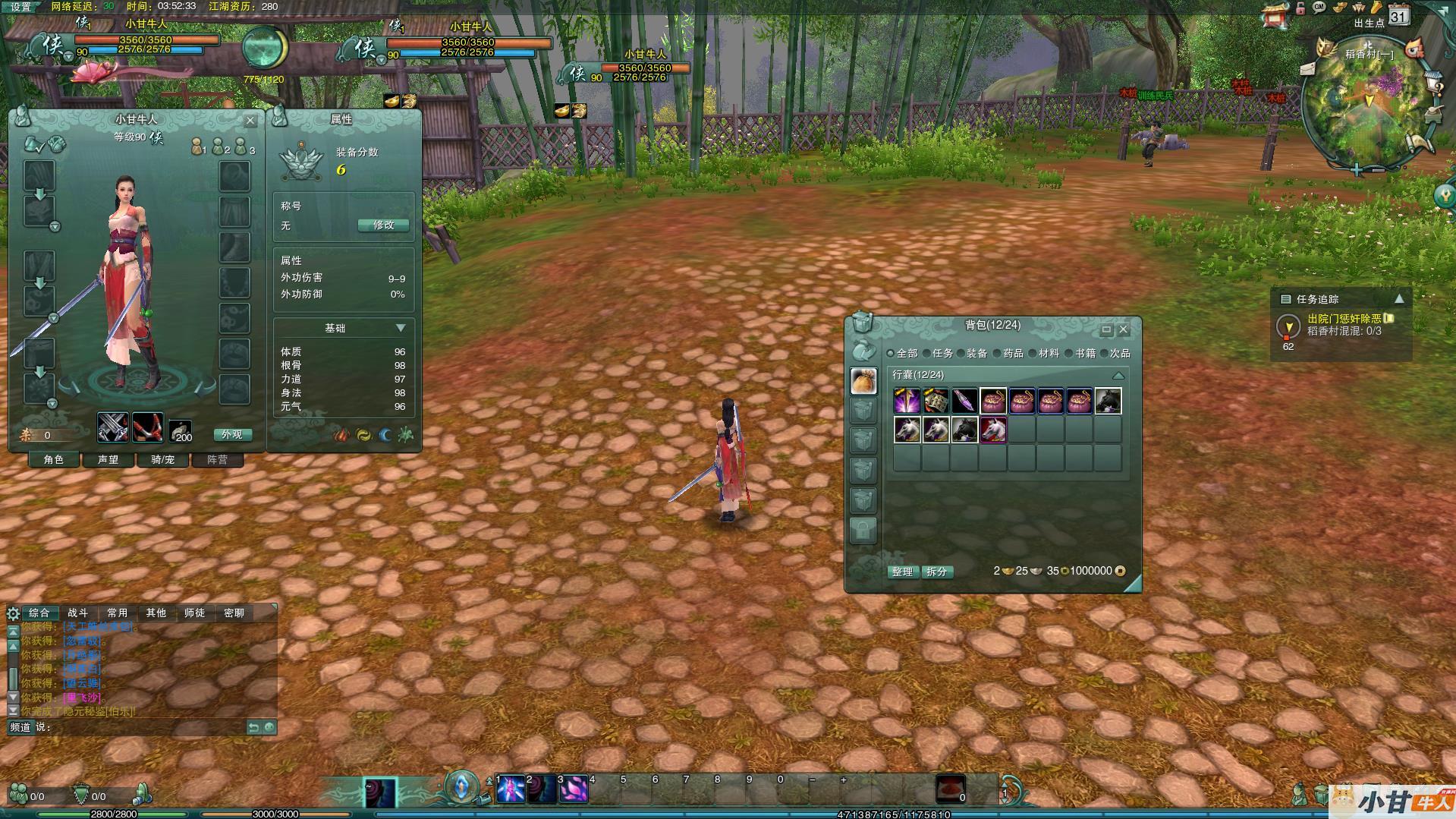Screen dimensions: 1456x819
Task: Open the 密聊 whisper chat tab
Action: (x=234, y=613)
